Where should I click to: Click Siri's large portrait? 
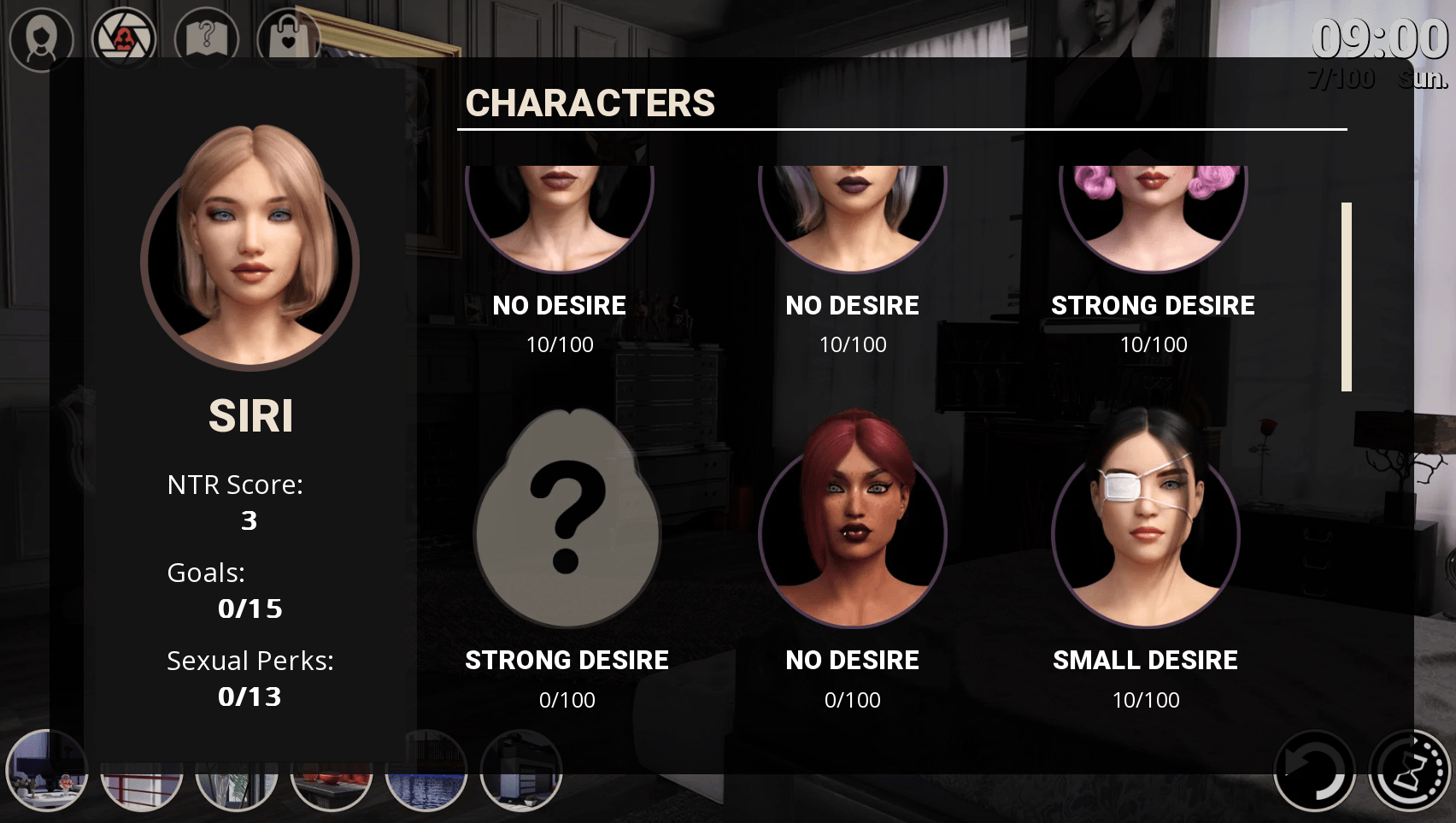click(250, 250)
